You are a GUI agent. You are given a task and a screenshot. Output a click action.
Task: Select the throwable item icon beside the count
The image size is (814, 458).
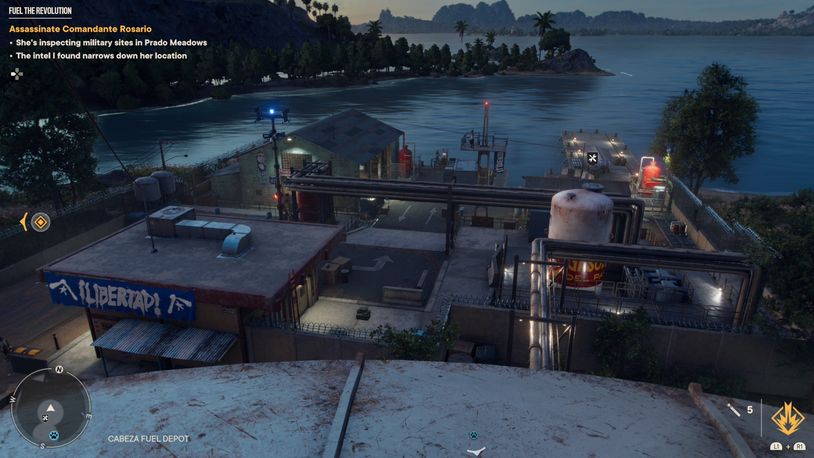point(733,409)
